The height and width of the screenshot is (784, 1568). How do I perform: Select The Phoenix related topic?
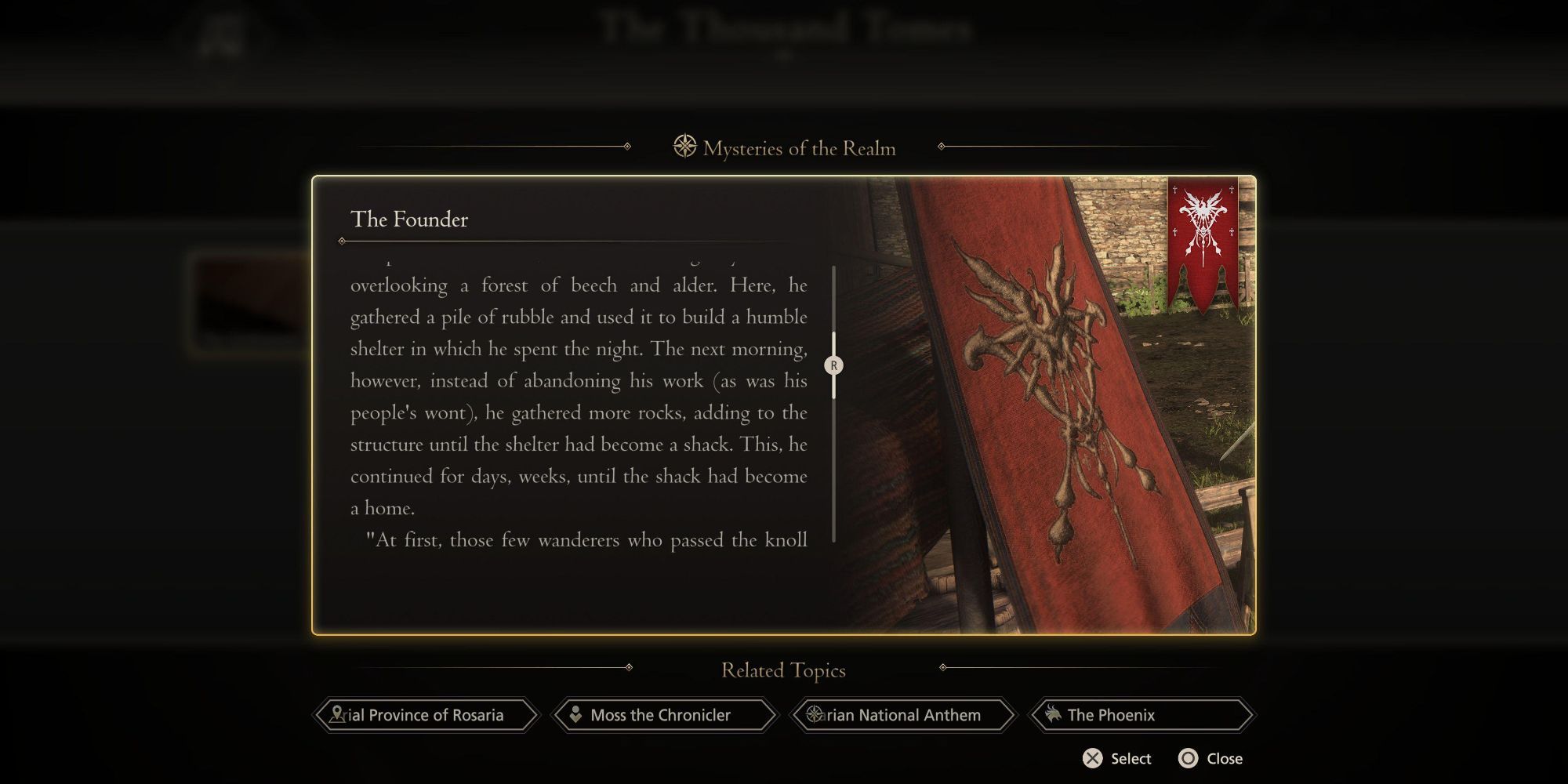point(1142,715)
